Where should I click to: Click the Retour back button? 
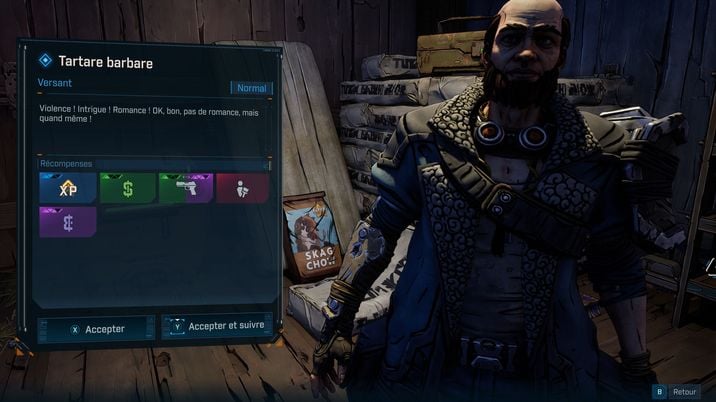676,392
